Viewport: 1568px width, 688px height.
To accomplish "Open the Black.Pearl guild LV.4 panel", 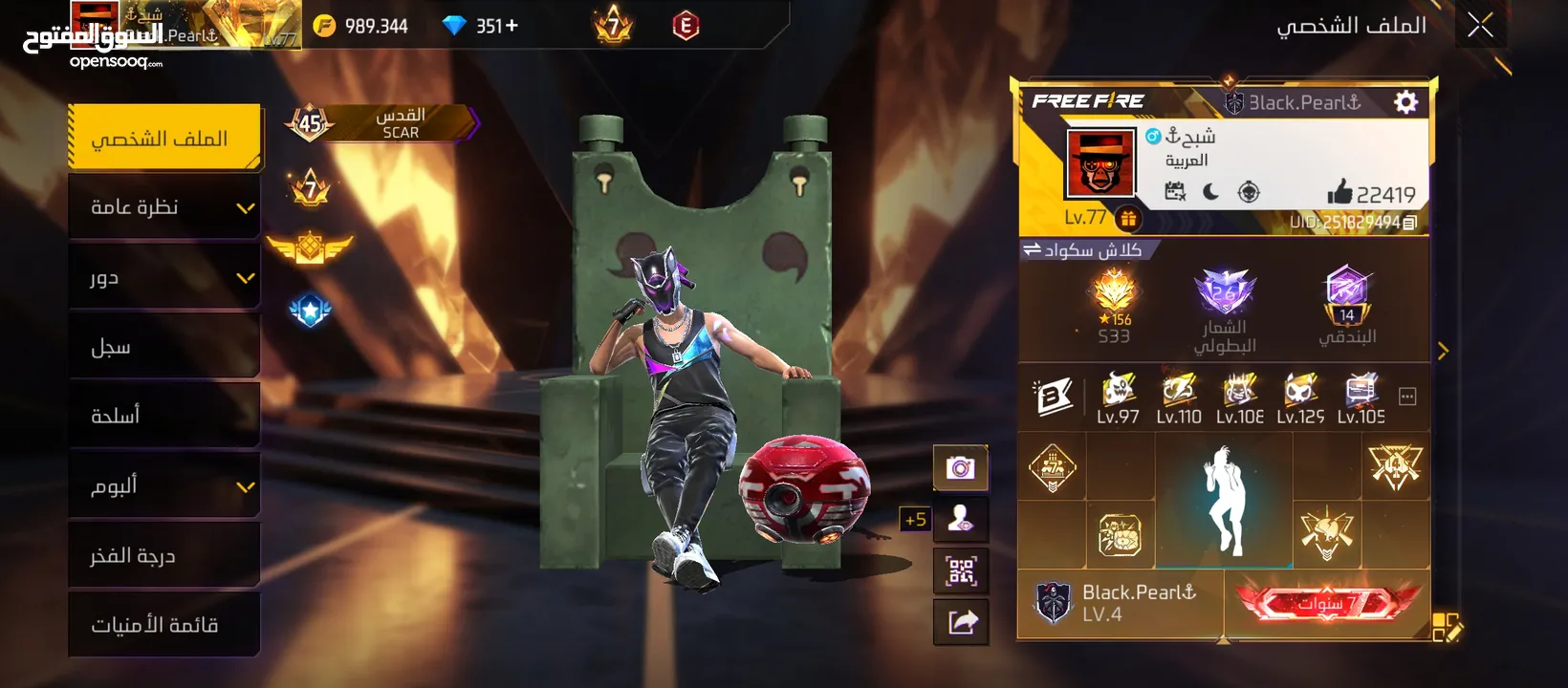I will [x=1121, y=604].
